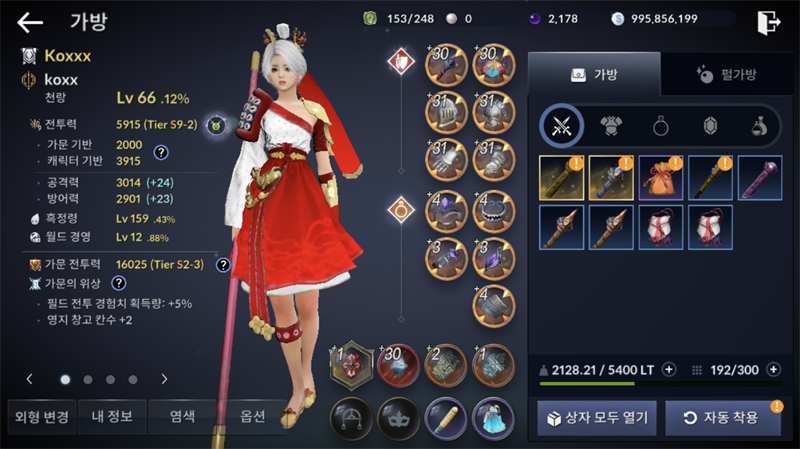Open the 염색 dye menu
Image resolution: width=800 pixels, height=449 pixels.
pyautogui.click(x=182, y=417)
